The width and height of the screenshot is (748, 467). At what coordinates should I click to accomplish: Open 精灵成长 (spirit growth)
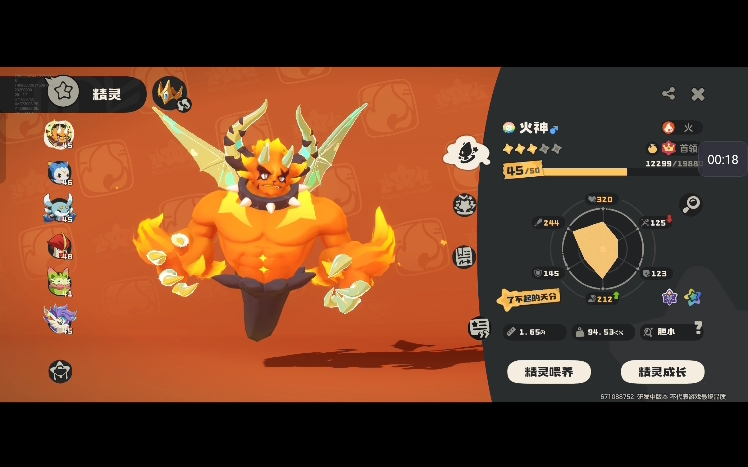tap(662, 372)
